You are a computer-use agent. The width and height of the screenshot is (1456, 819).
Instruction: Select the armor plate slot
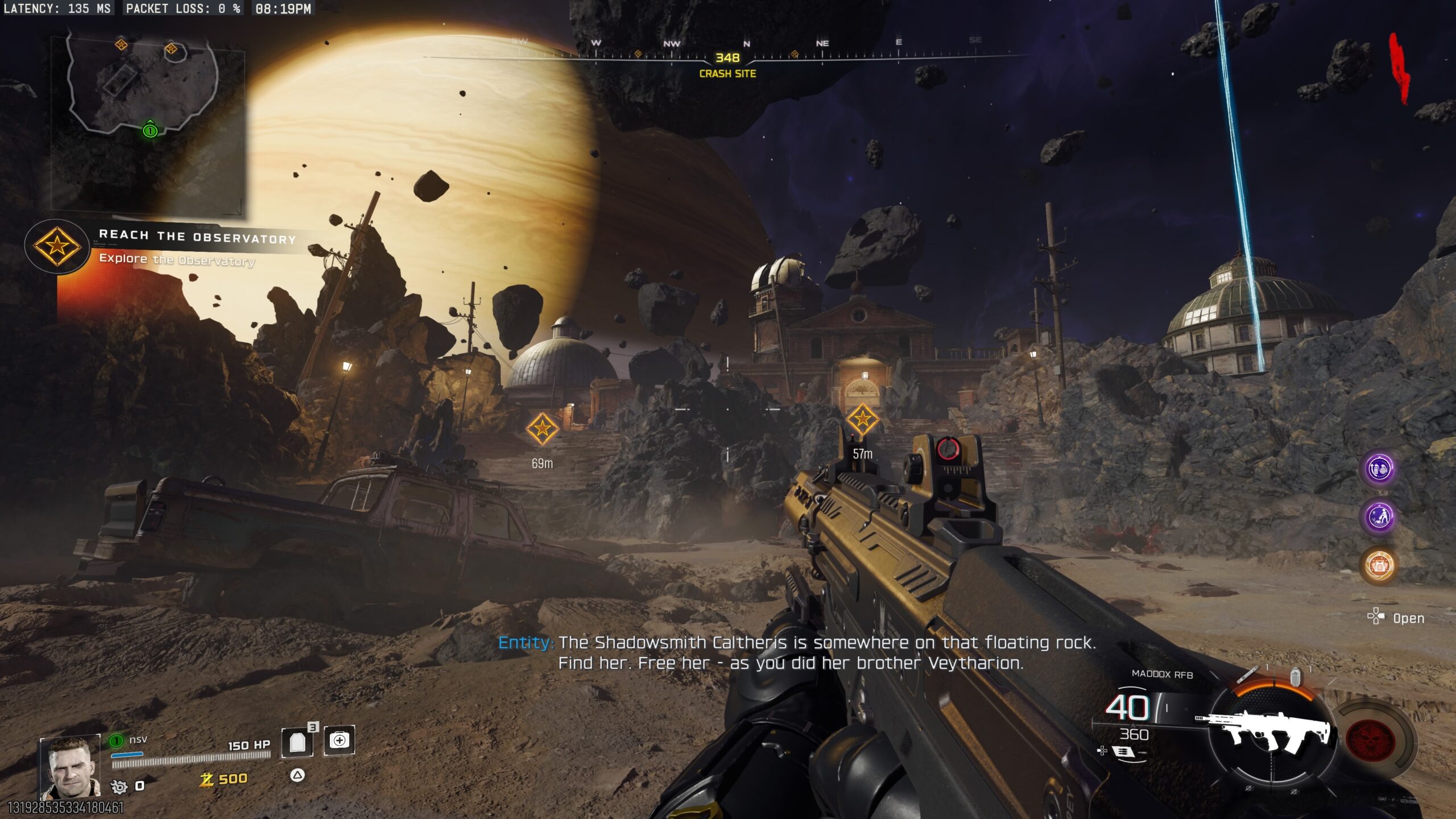[x=297, y=742]
